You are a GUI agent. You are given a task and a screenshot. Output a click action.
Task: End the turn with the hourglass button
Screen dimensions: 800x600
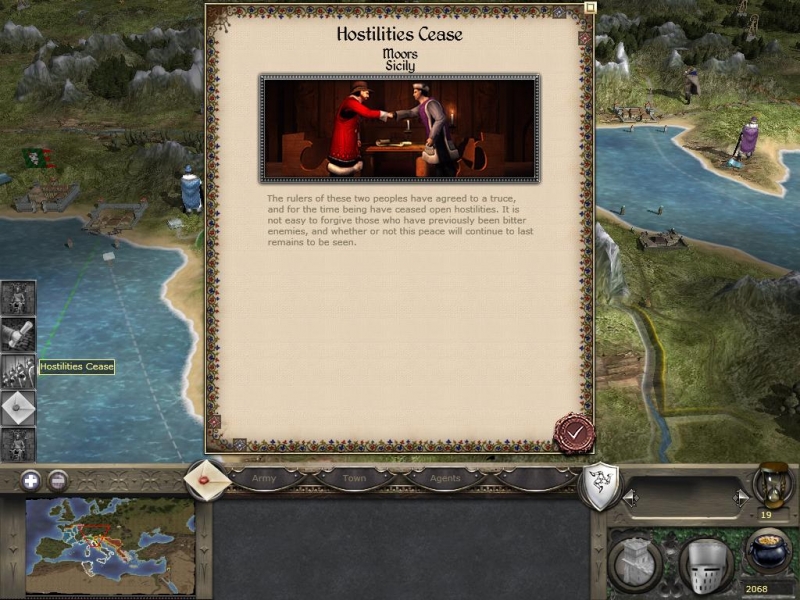(772, 483)
